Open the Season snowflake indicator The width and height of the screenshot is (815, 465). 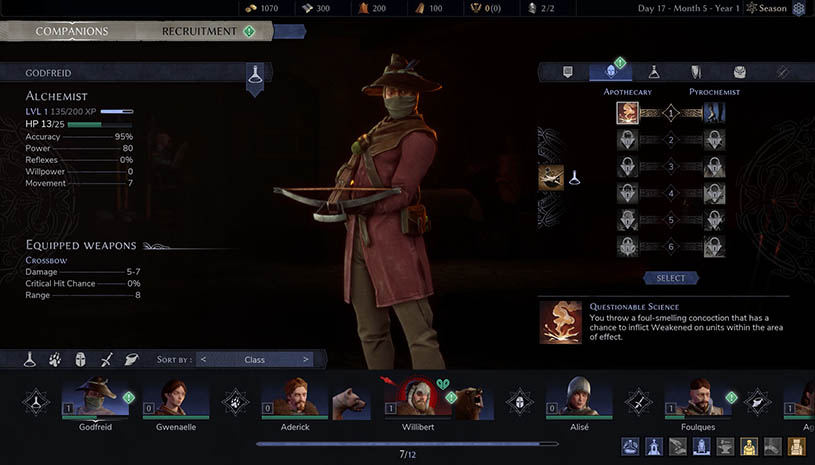(x=798, y=9)
